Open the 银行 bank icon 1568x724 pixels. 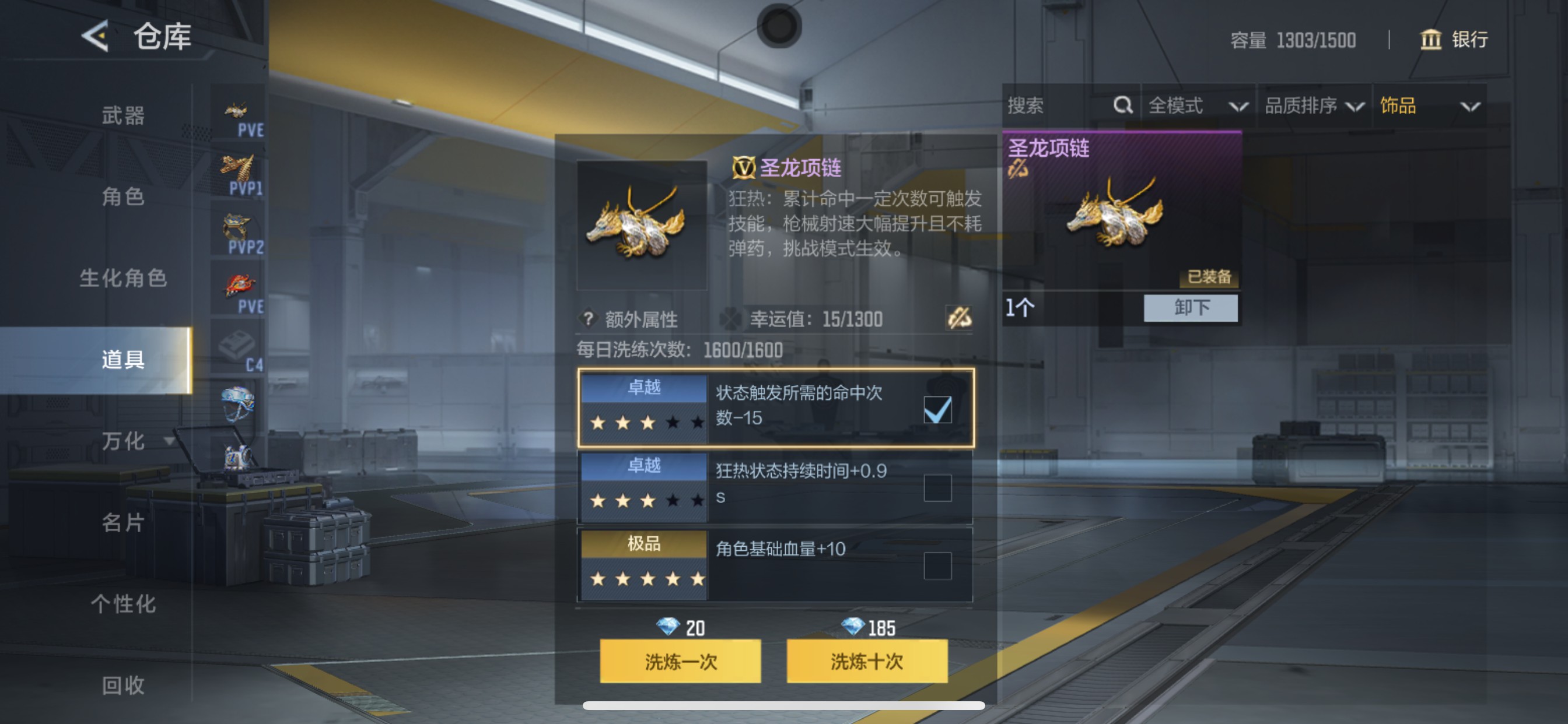coord(1431,40)
